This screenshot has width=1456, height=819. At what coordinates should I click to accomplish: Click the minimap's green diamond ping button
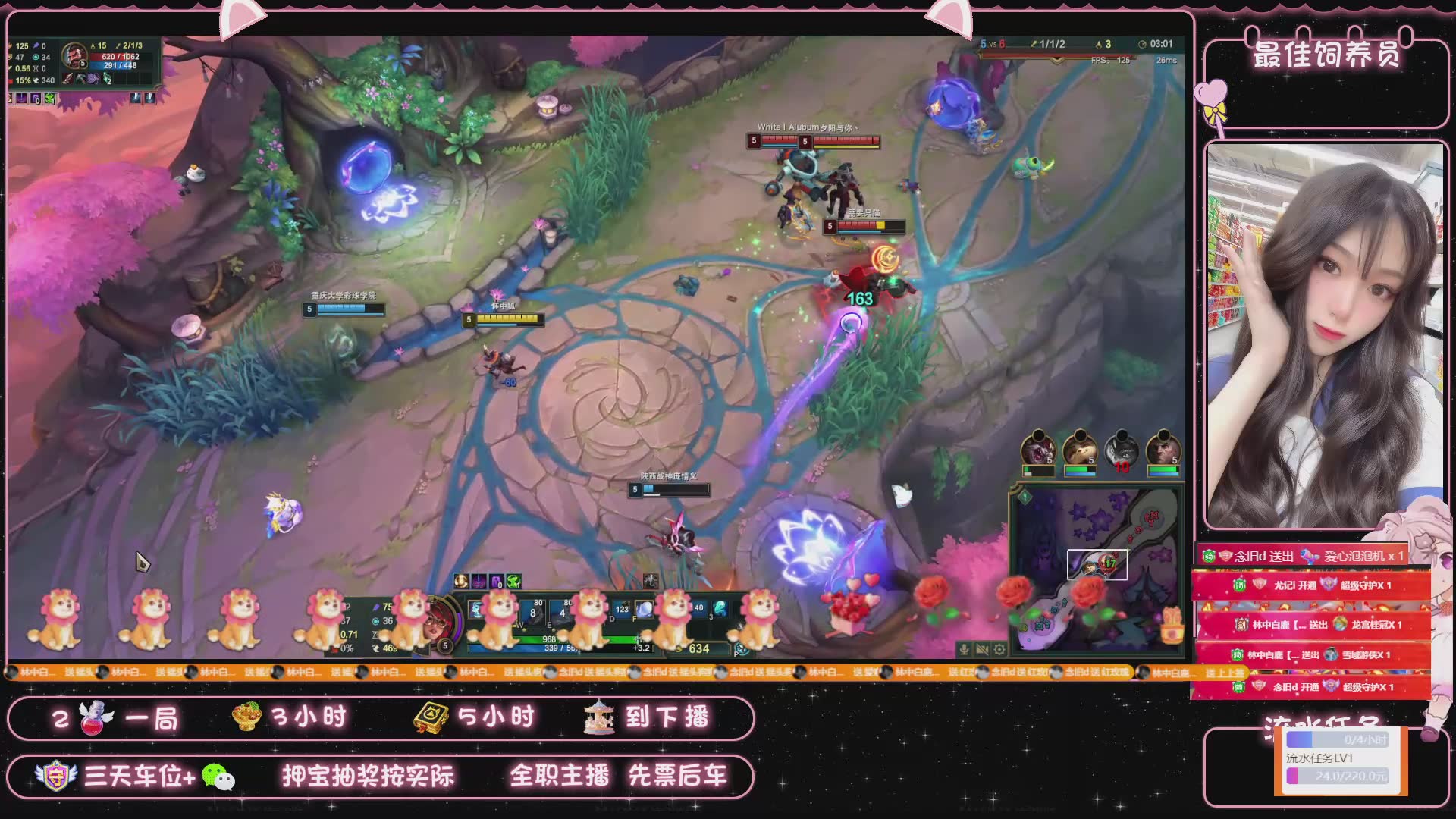(1025, 497)
